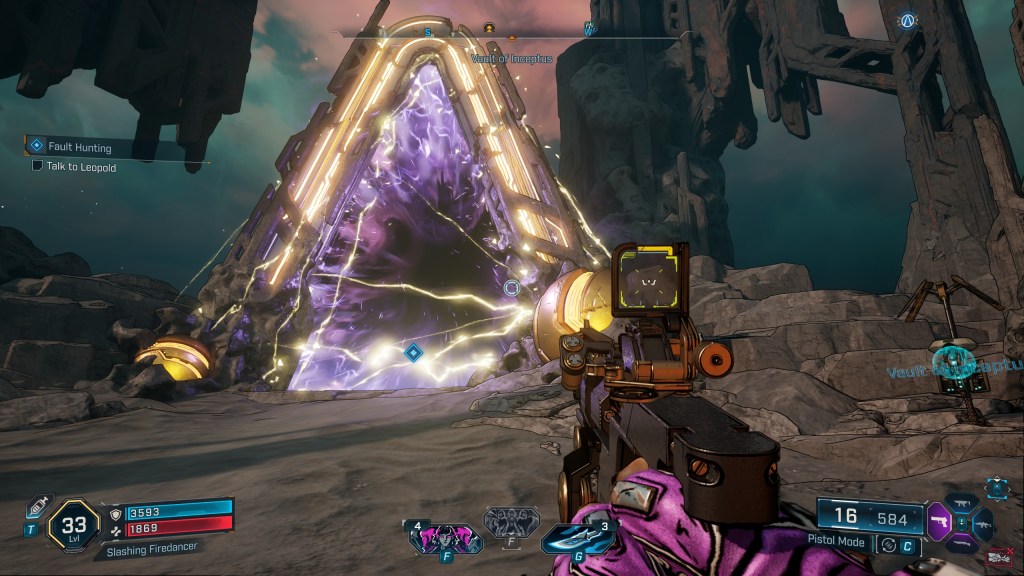The height and width of the screenshot is (576, 1024).
Task: Equip the assault rifle weapon slot
Action: tap(984, 522)
